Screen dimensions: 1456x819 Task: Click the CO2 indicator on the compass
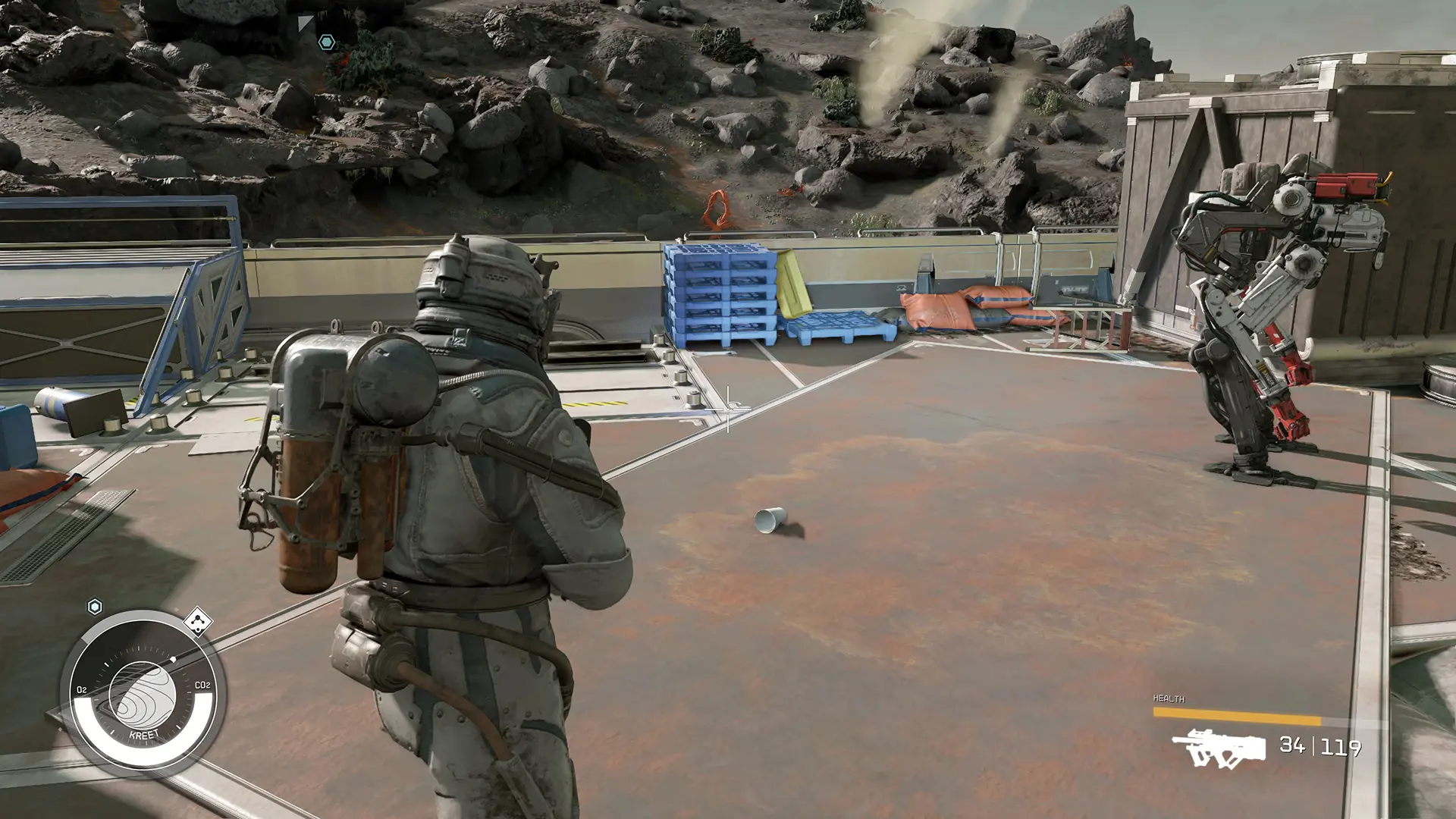pyautogui.click(x=202, y=685)
